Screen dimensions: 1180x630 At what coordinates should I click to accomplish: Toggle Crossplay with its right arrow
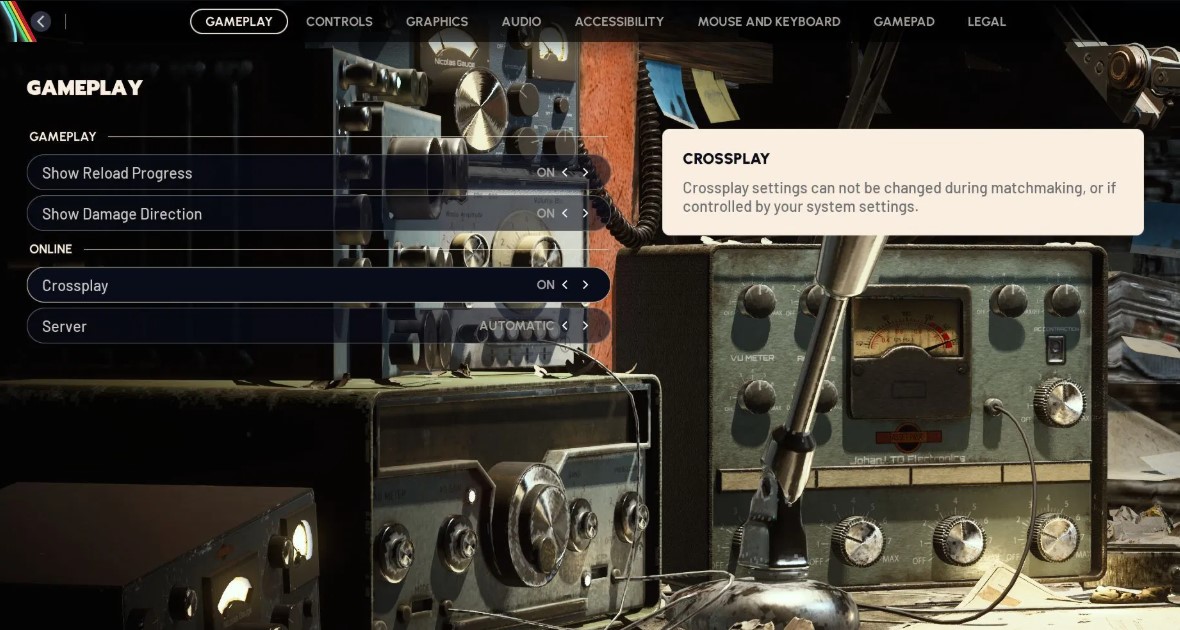coord(585,285)
